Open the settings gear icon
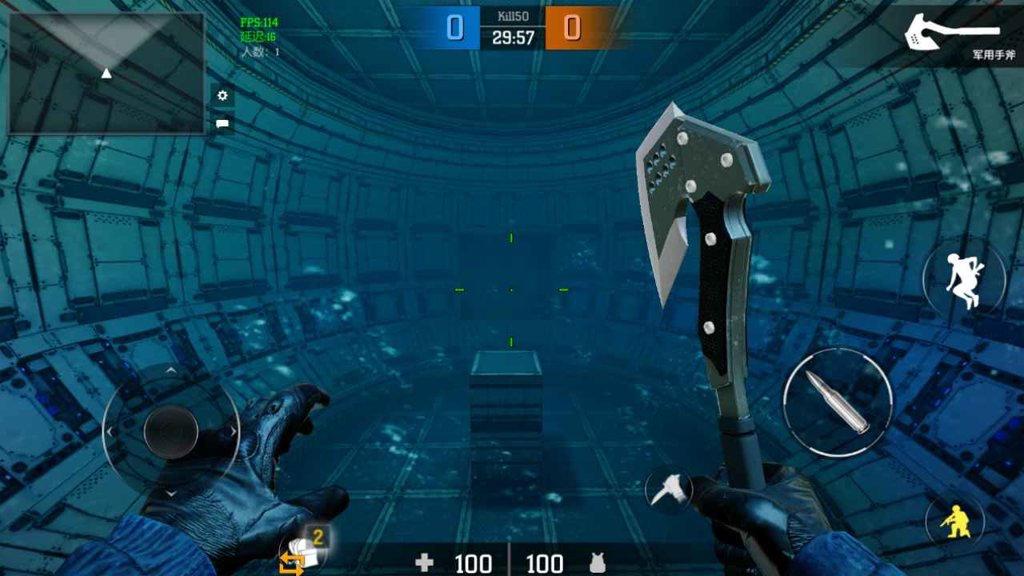Screen dimensions: 1024x576 pyautogui.click(x=222, y=96)
